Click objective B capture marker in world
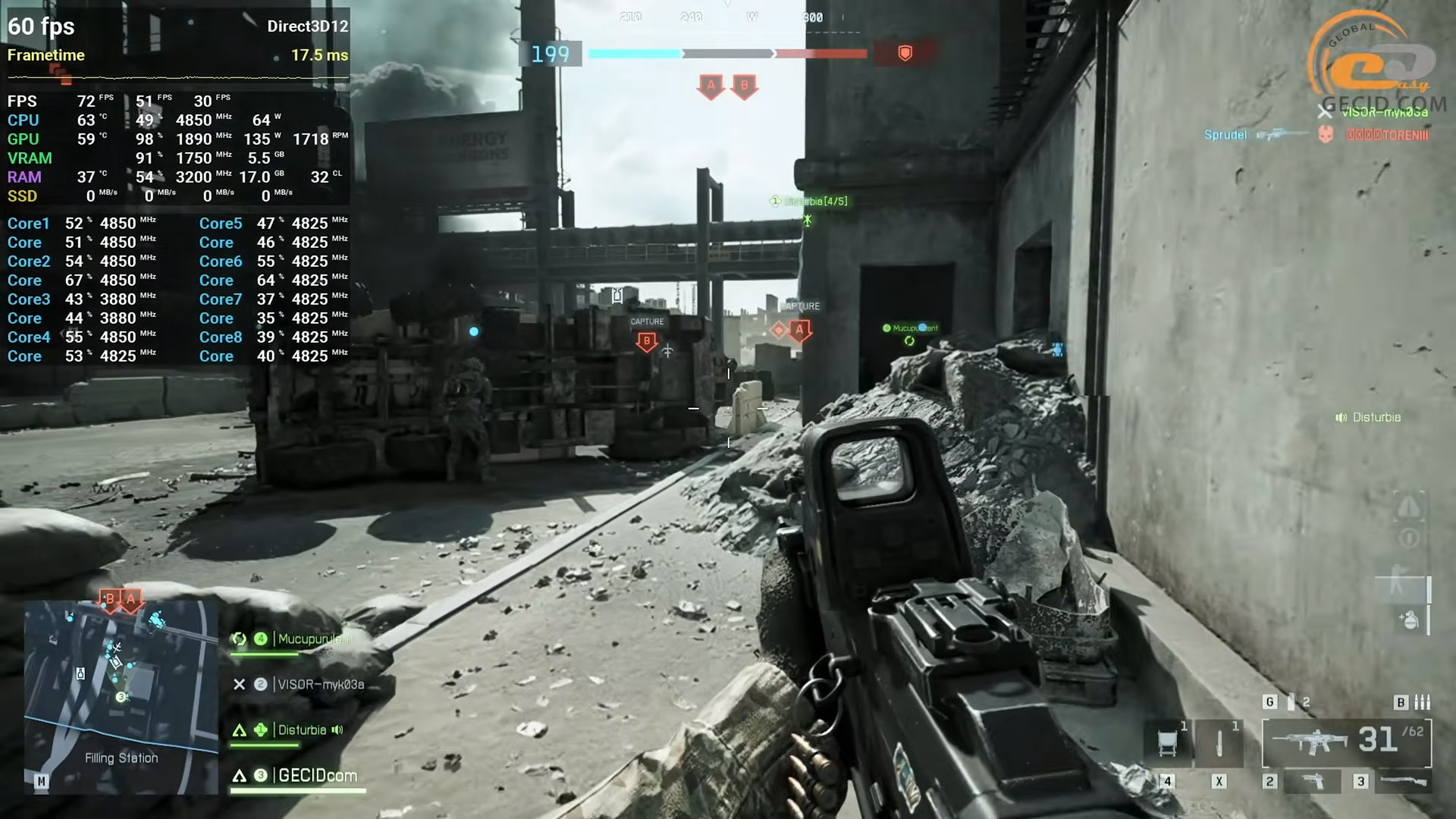Image resolution: width=1456 pixels, height=819 pixels. tap(647, 341)
